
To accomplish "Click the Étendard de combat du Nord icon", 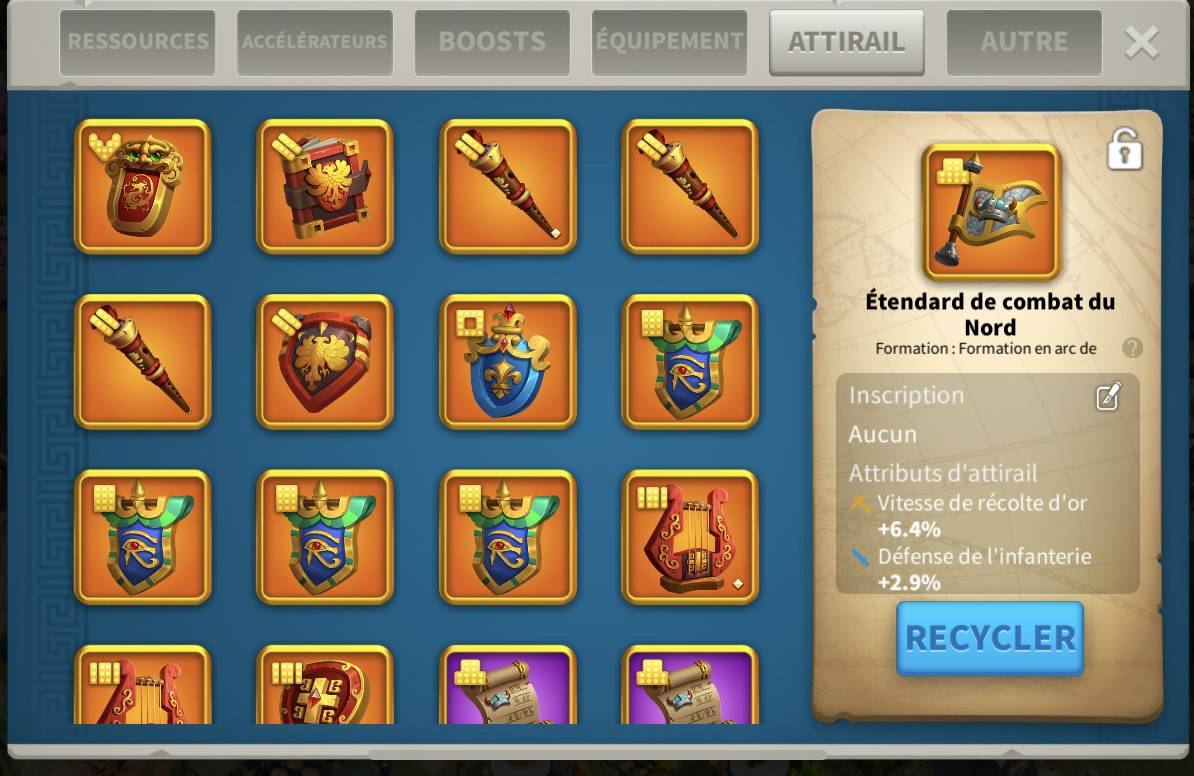I will point(991,212).
